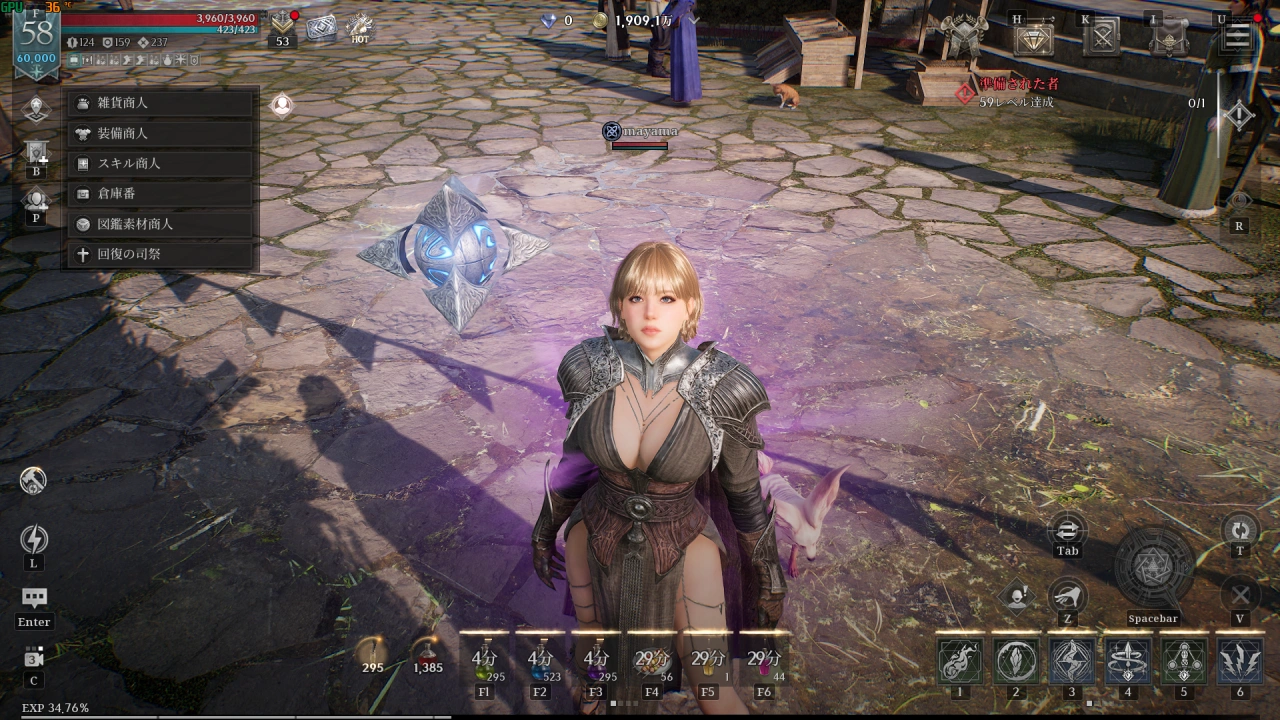Use the F1 potion quick slot

point(485,660)
